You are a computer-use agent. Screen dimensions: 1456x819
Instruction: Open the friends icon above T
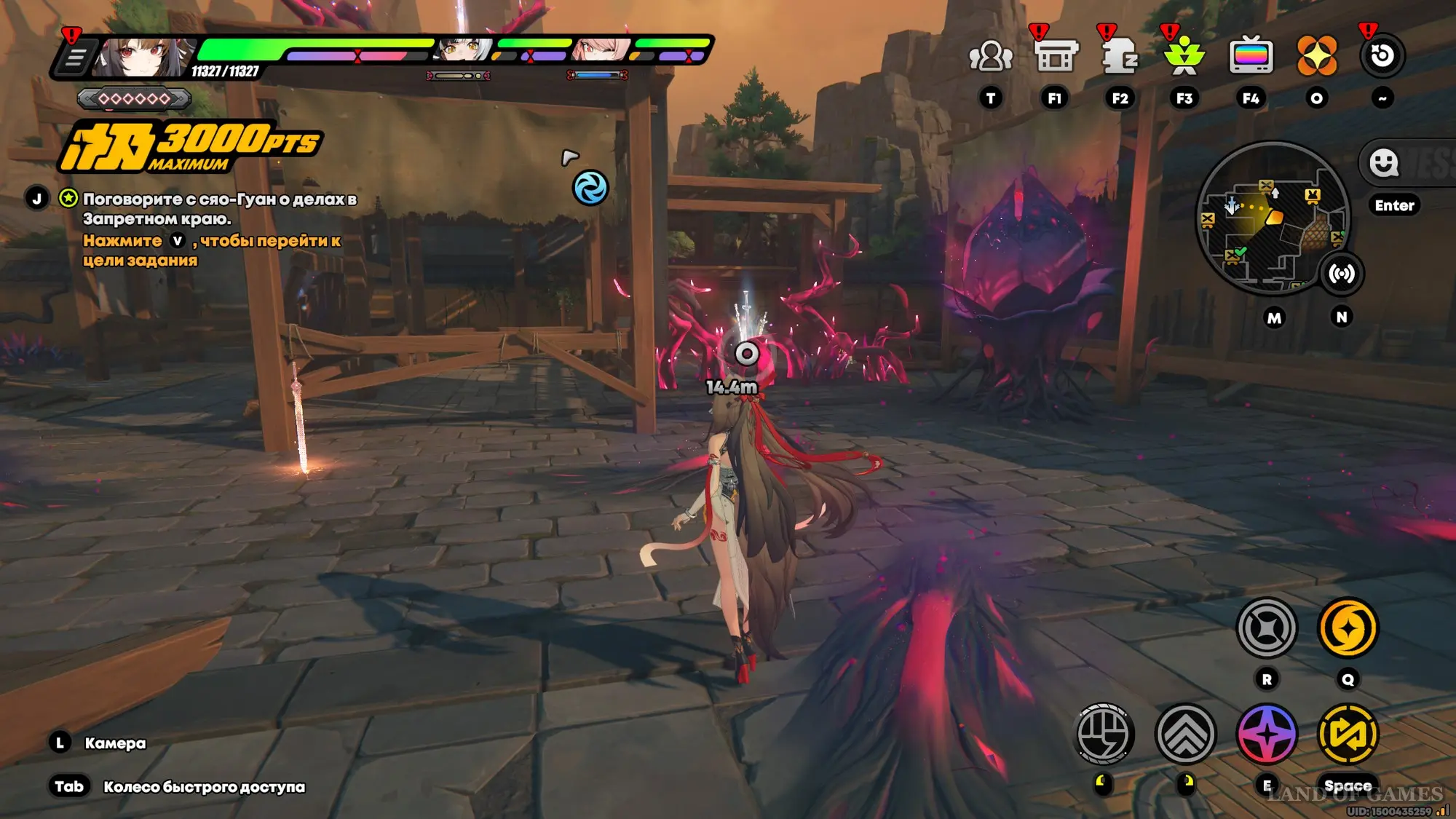pyautogui.click(x=990, y=56)
